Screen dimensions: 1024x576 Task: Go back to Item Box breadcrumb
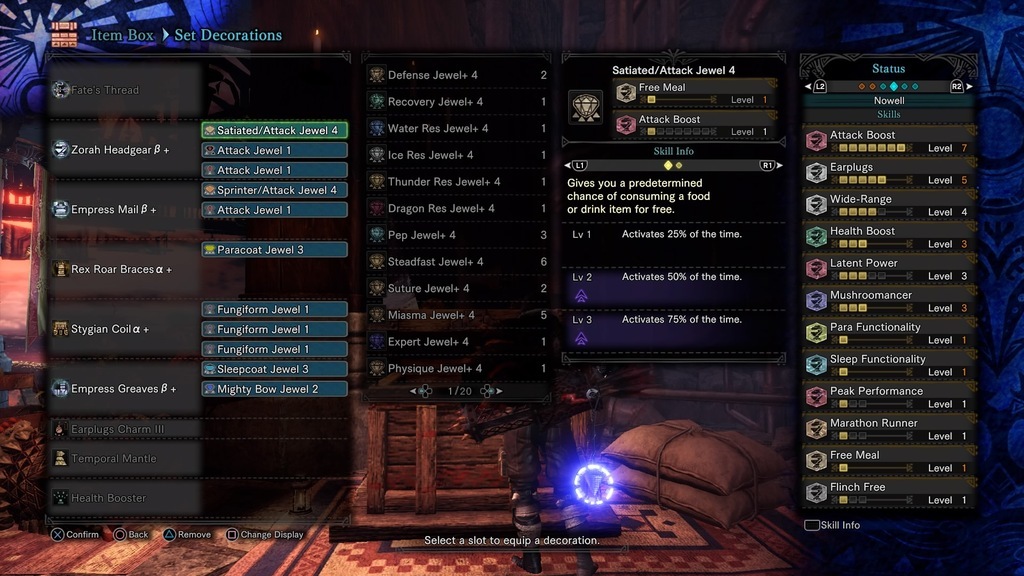122,35
